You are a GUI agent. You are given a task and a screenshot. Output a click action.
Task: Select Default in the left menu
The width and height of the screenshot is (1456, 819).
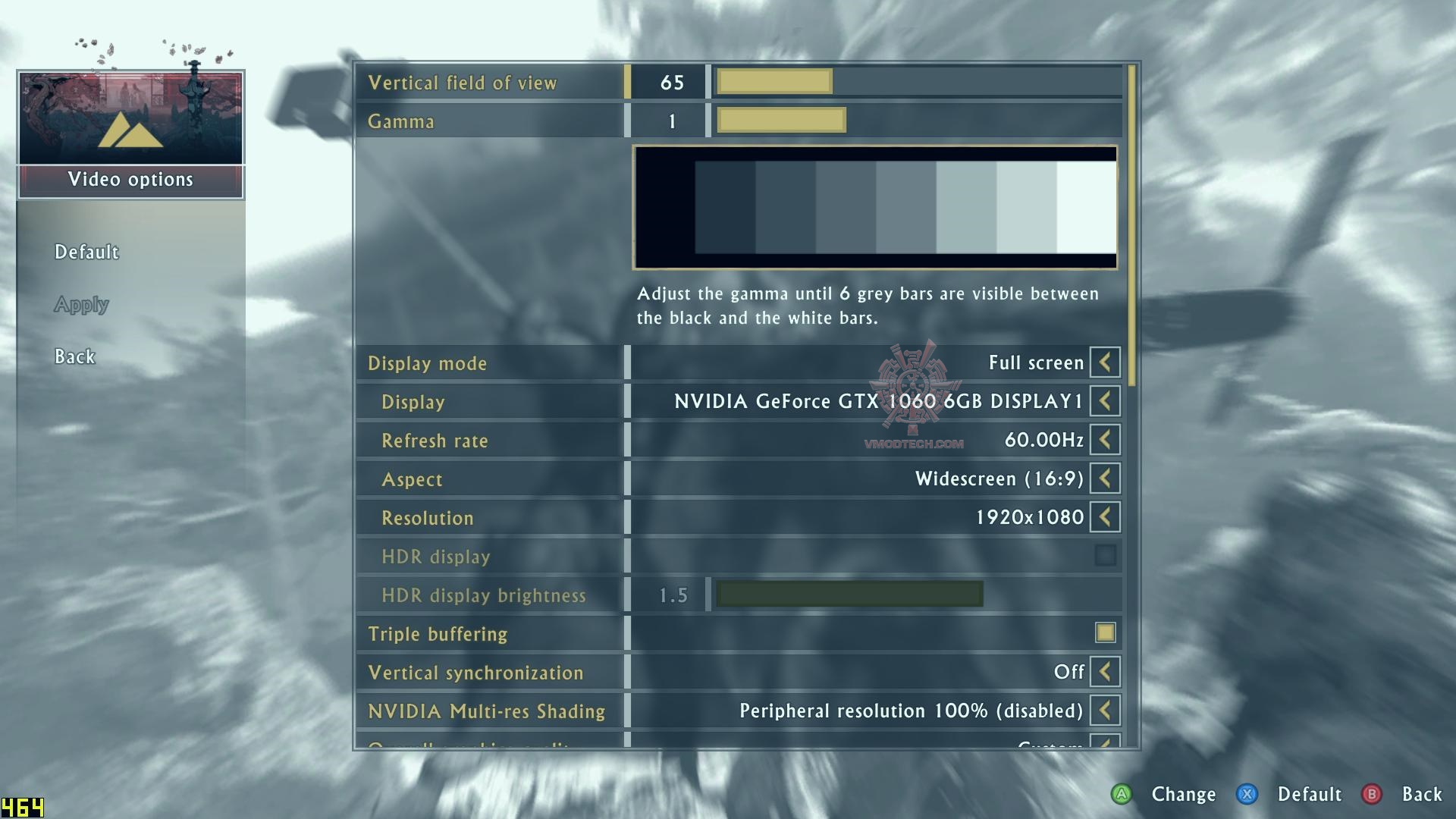click(86, 252)
